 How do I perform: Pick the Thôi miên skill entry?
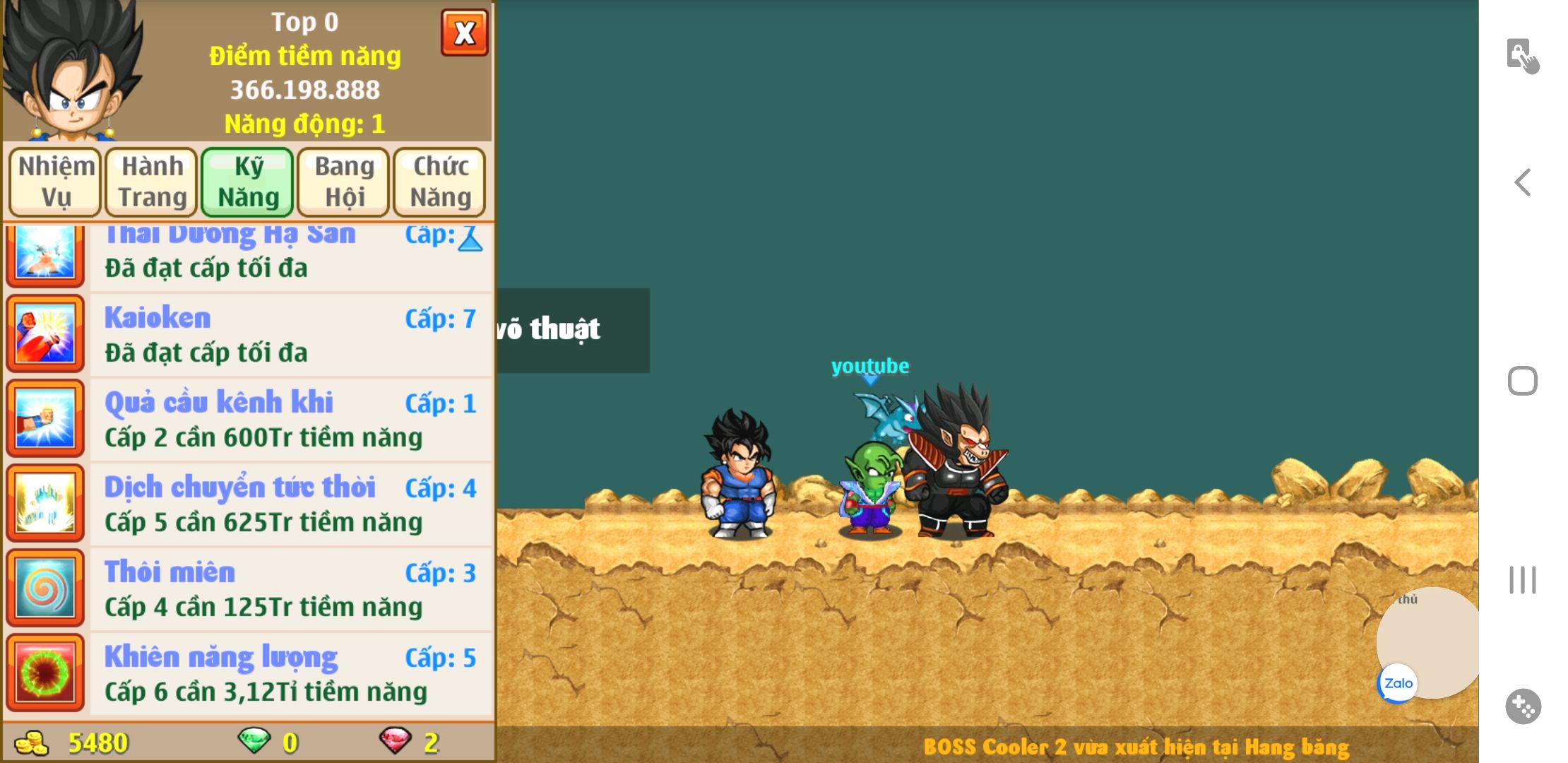pyautogui.click(x=290, y=589)
